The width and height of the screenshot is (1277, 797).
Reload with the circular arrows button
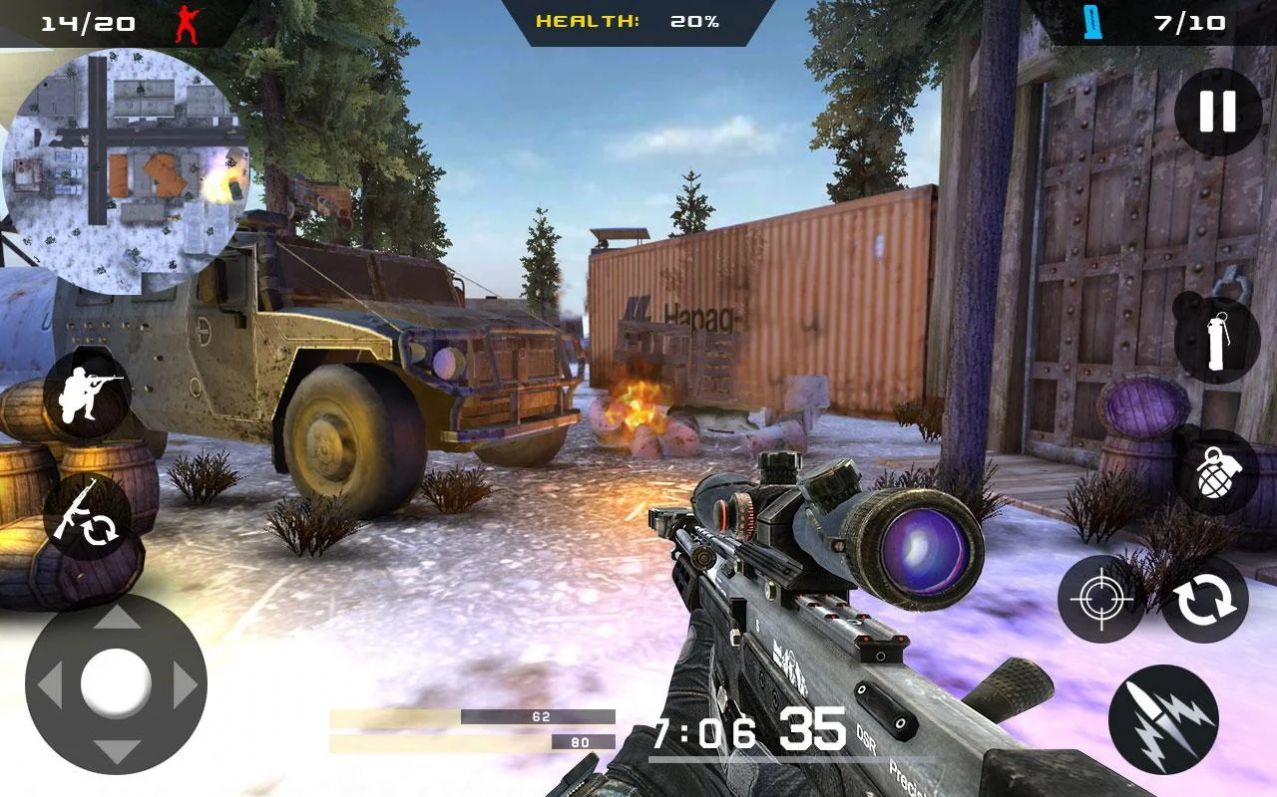coord(1204,599)
